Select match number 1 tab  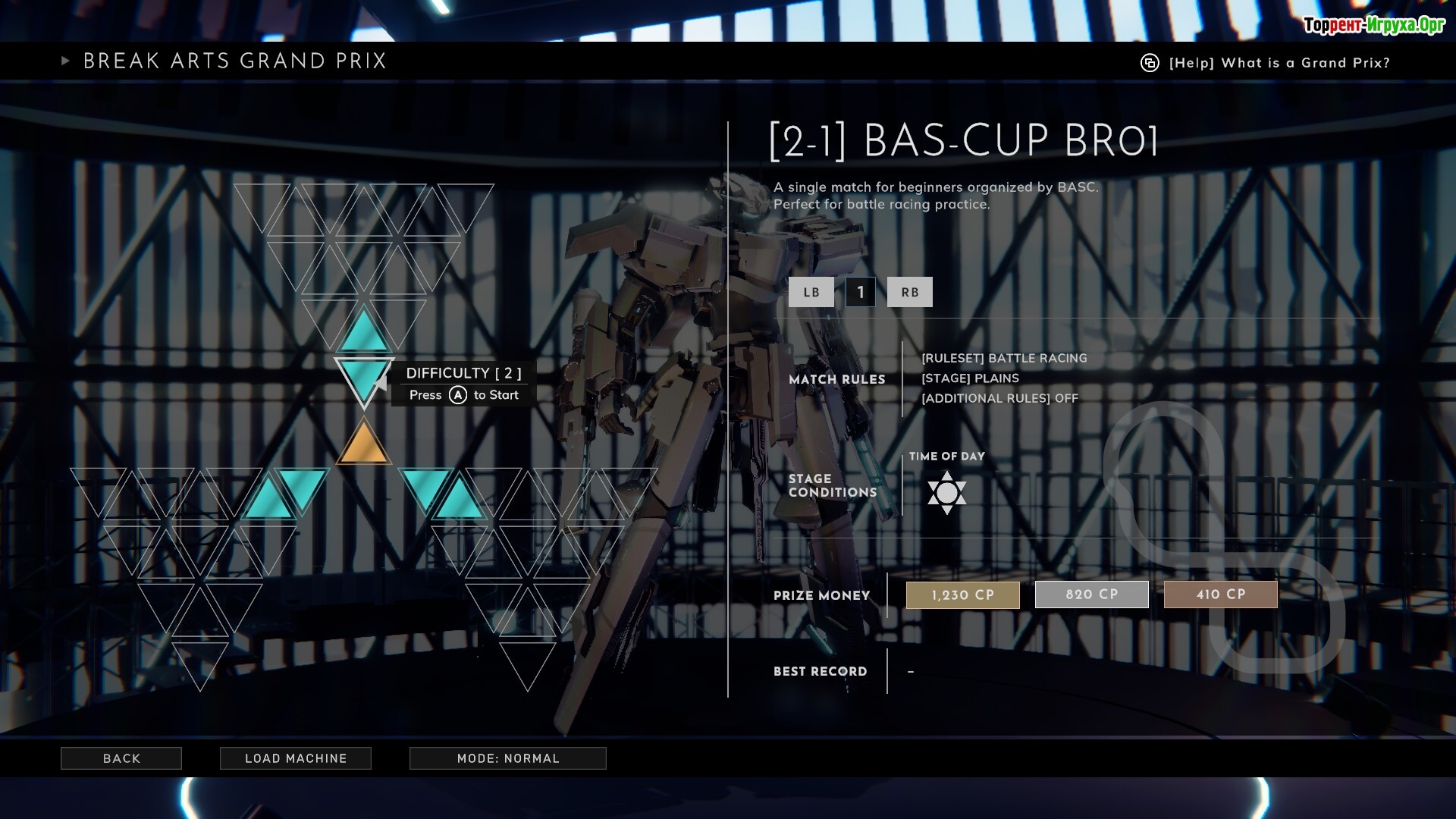coord(860,292)
